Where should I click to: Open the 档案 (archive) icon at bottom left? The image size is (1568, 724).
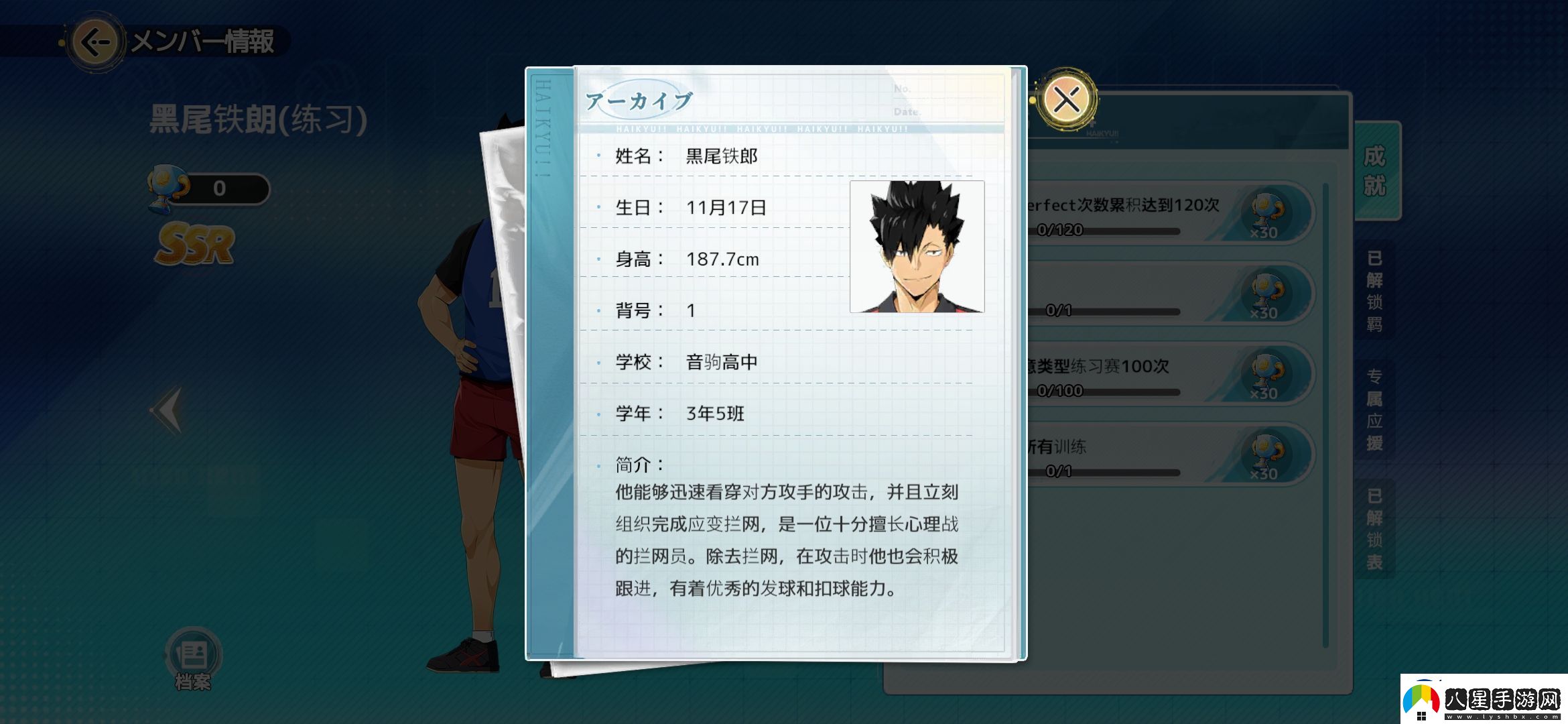click(x=194, y=650)
